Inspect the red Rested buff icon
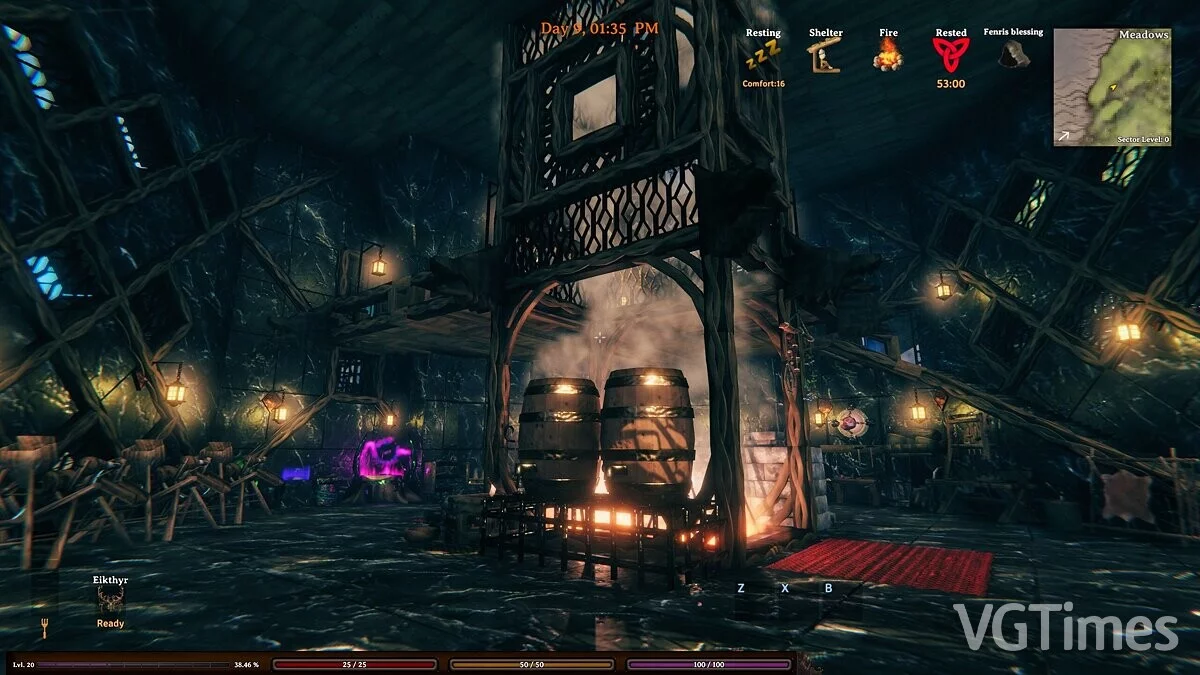1200x675 pixels. pyautogui.click(x=950, y=55)
